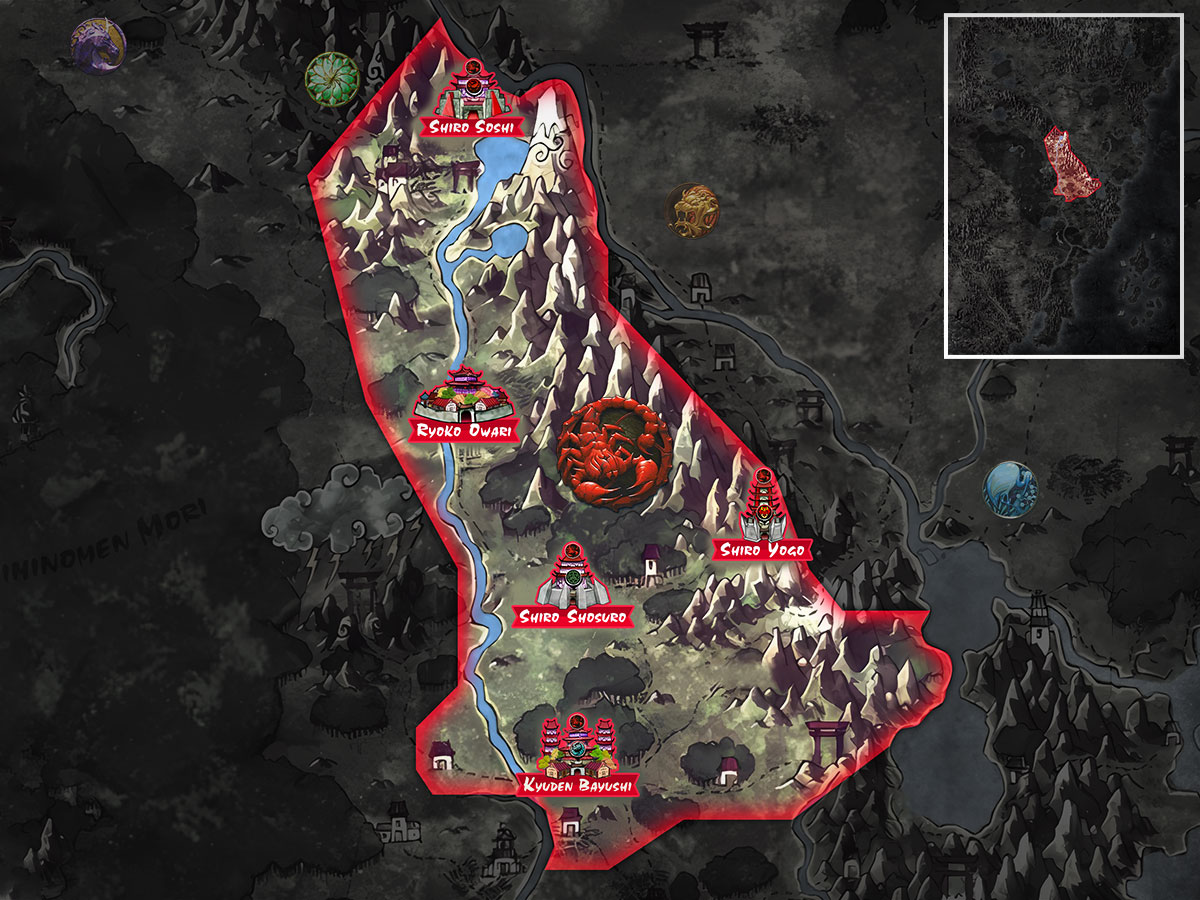This screenshot has height=900, width=1200.
Task: Click the overview minimap inset
Action: 1064,185
